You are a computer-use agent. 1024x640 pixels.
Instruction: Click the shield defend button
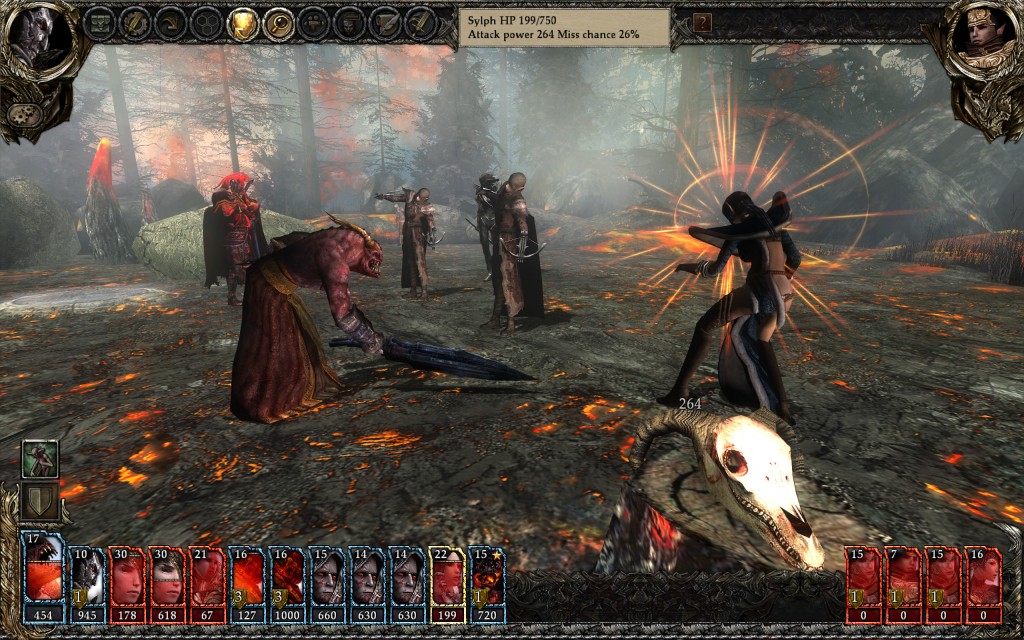[x=40, y=500]
